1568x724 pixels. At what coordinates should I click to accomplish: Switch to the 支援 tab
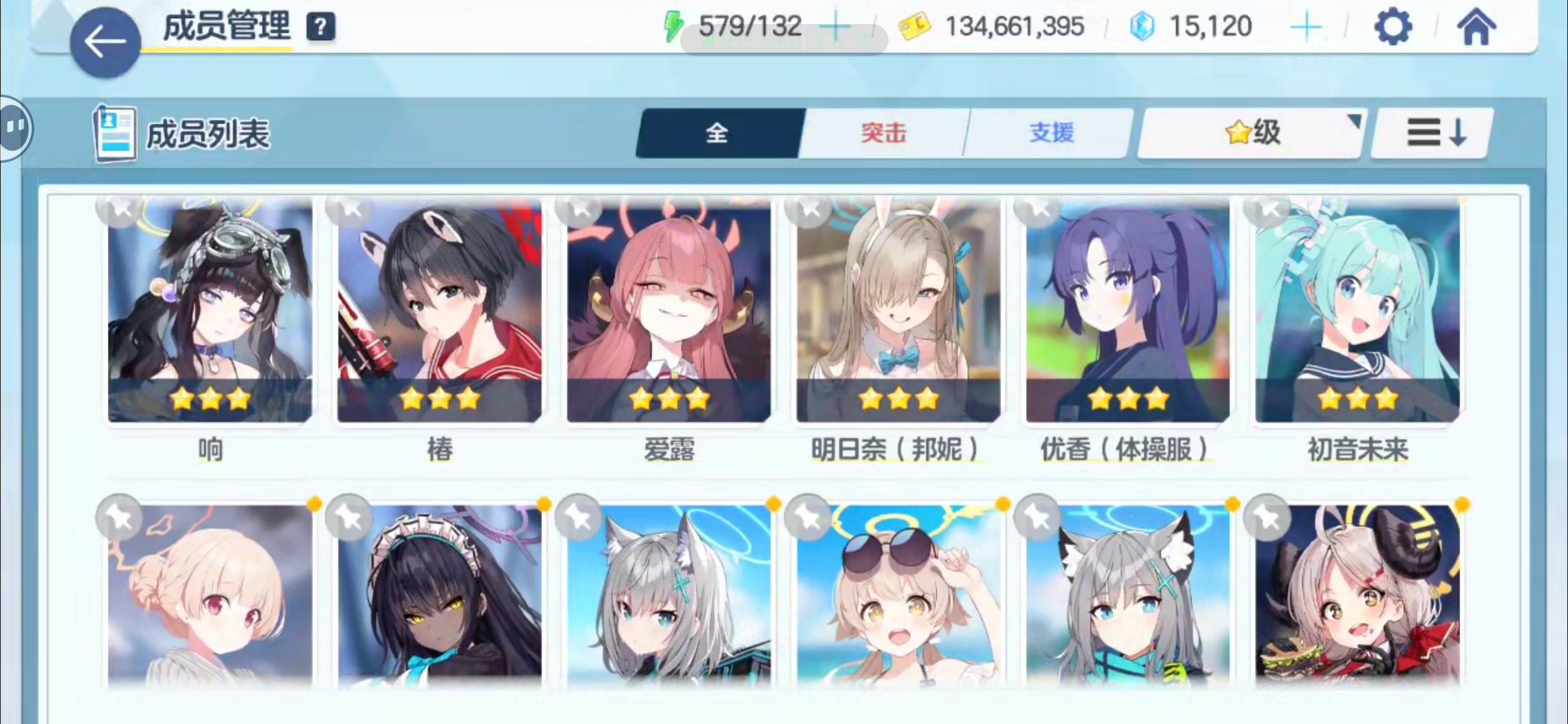pyautogui.click(x=1049, y=132)
